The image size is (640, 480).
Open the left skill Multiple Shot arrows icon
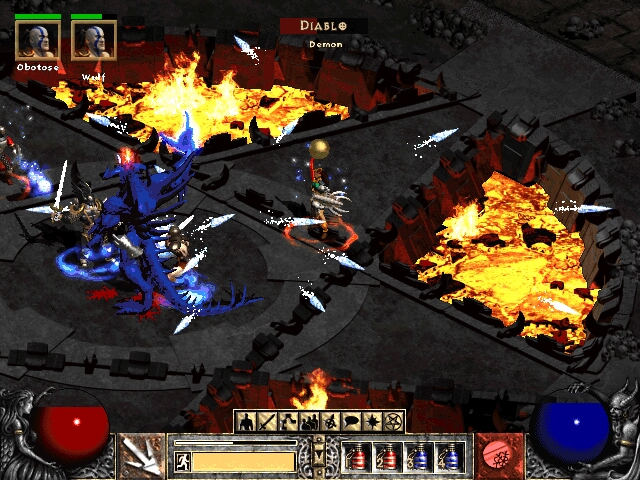[142, 455]
